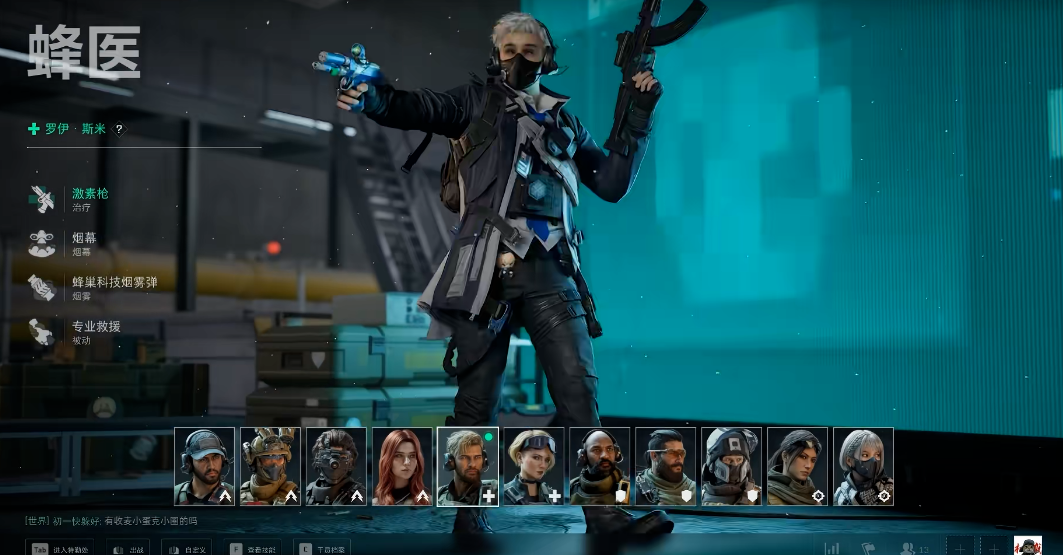Select the operator wearing orange glasses
This screenshot has width=1063, height=555.
coord(666,466)
